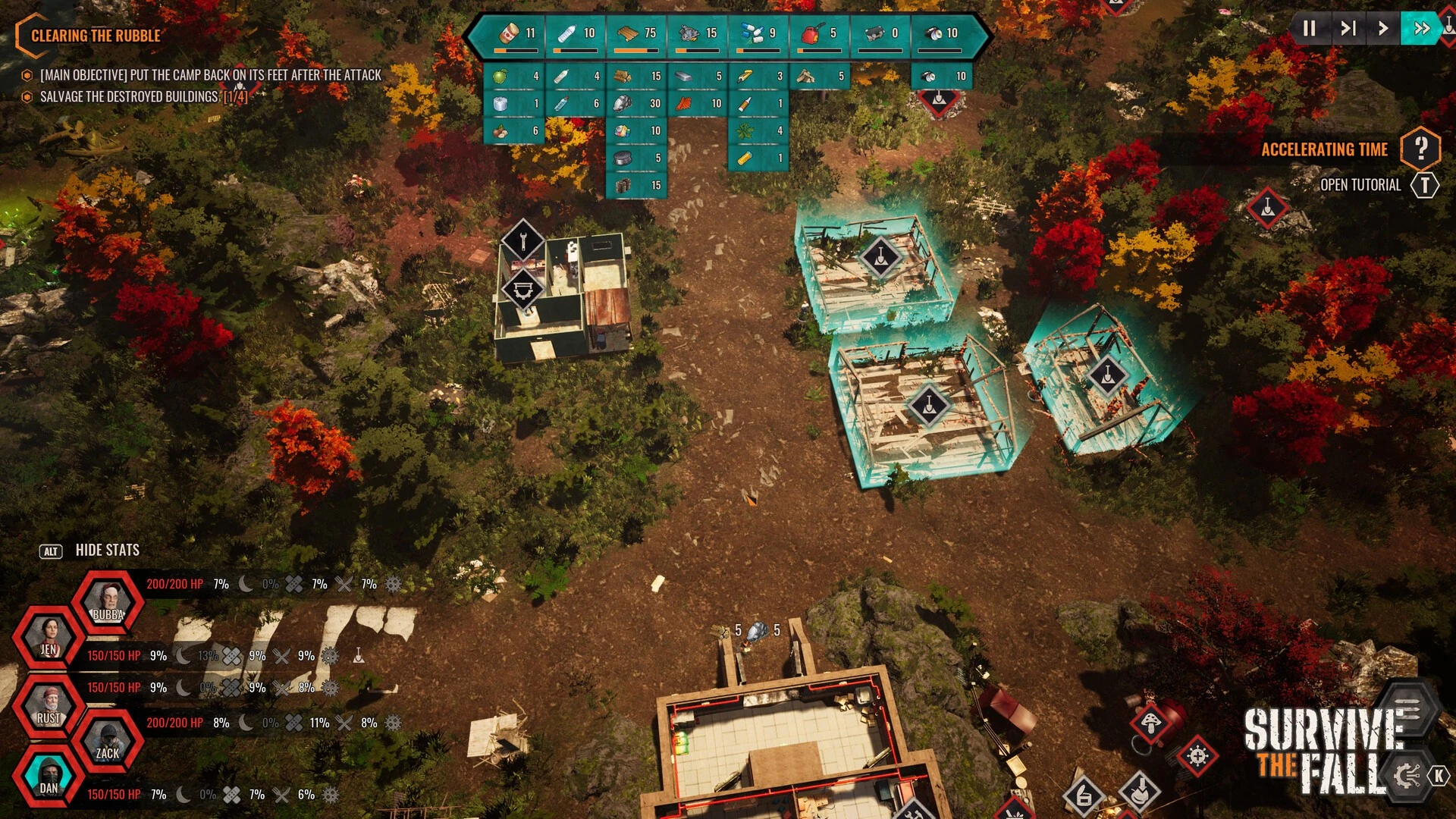Set time to normal play speed
This screenshot has width=1456, height=819.
pos(1383,29)
